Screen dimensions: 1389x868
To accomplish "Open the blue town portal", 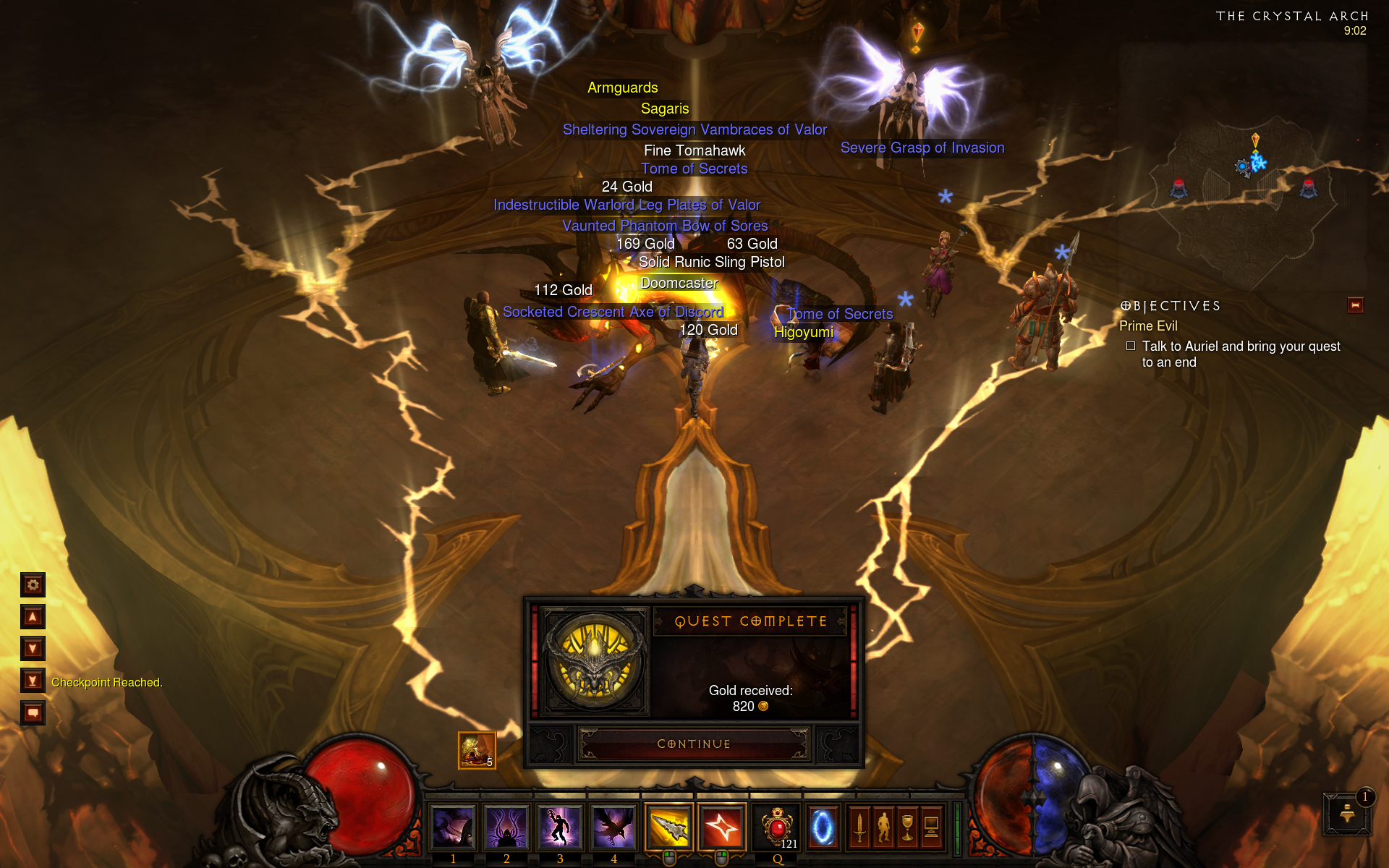I will (x=823, y=827).
